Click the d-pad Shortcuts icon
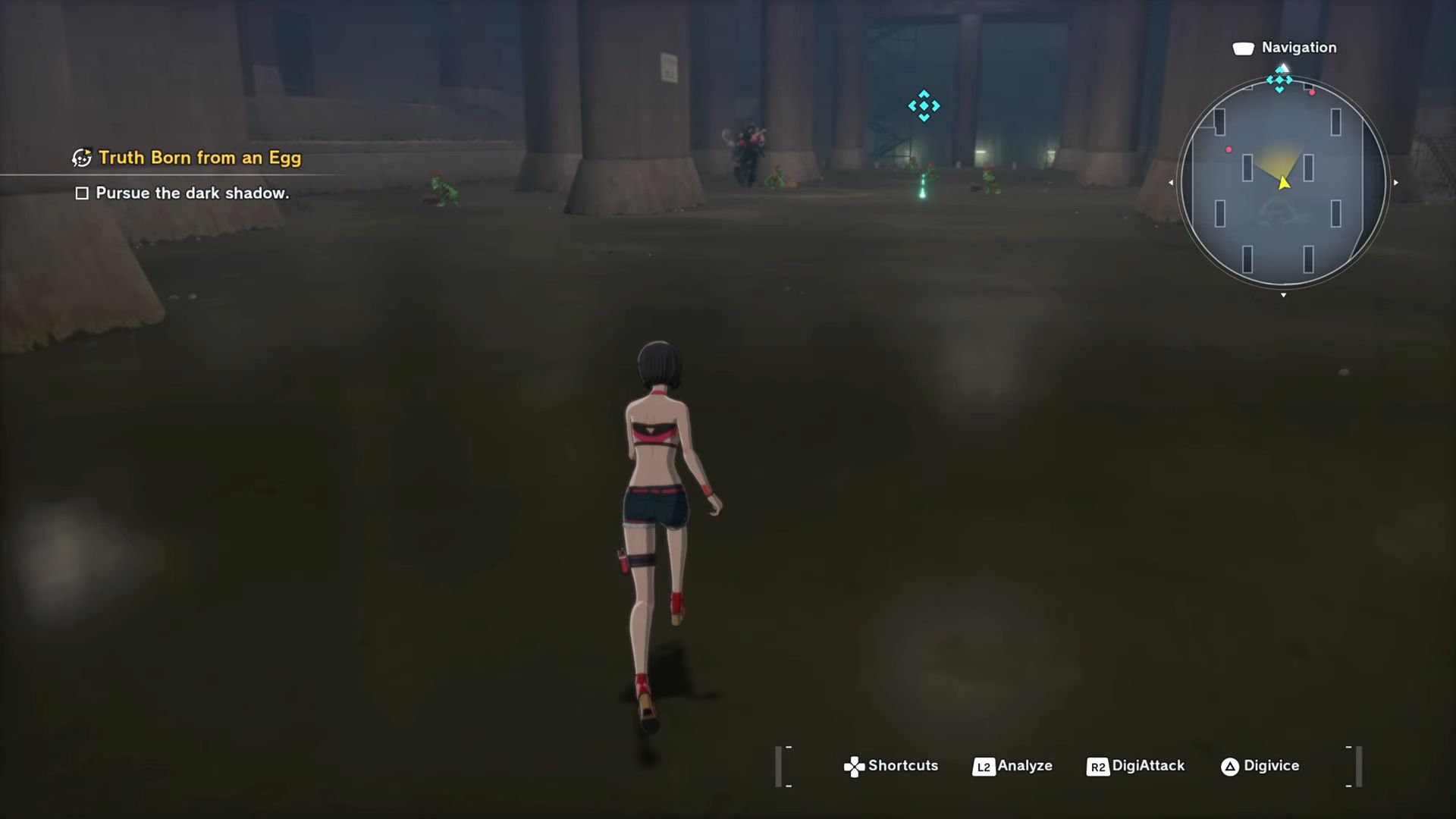This screenshot has height=819, width=1456. coord(855,766)
